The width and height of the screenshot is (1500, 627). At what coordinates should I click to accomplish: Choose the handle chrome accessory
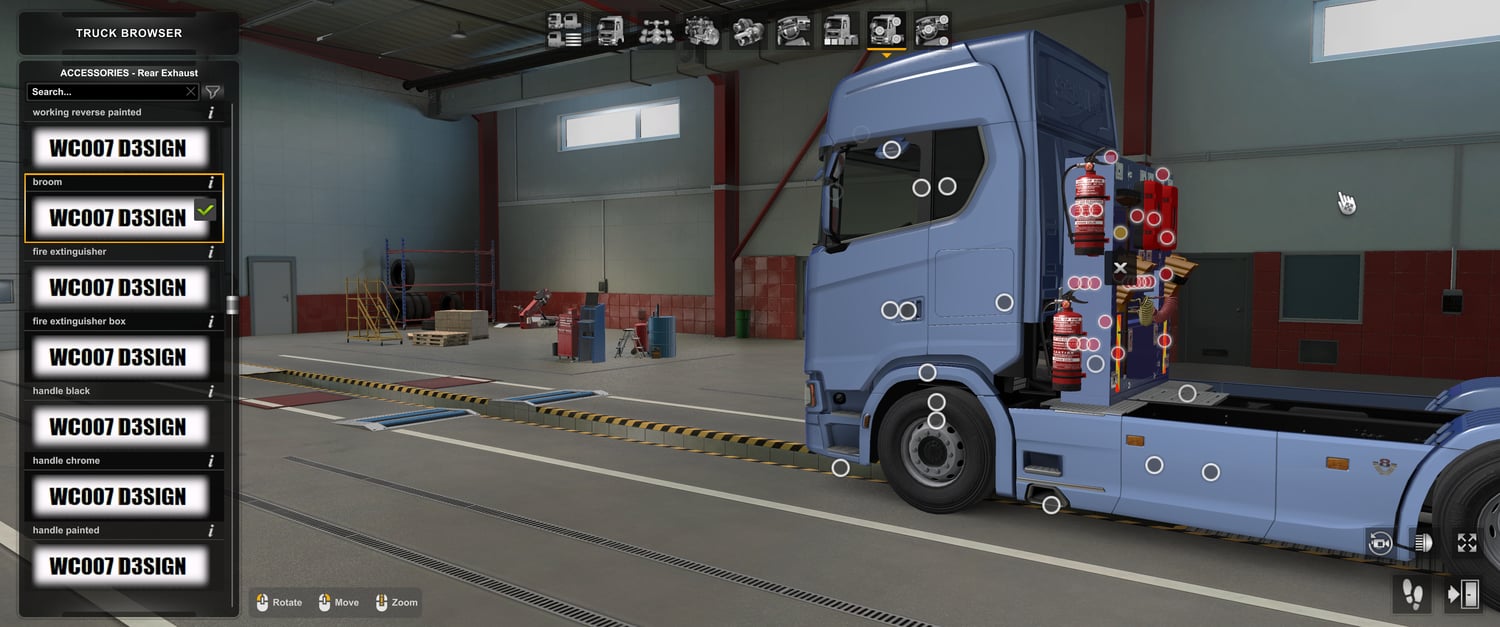coord(119,497)
